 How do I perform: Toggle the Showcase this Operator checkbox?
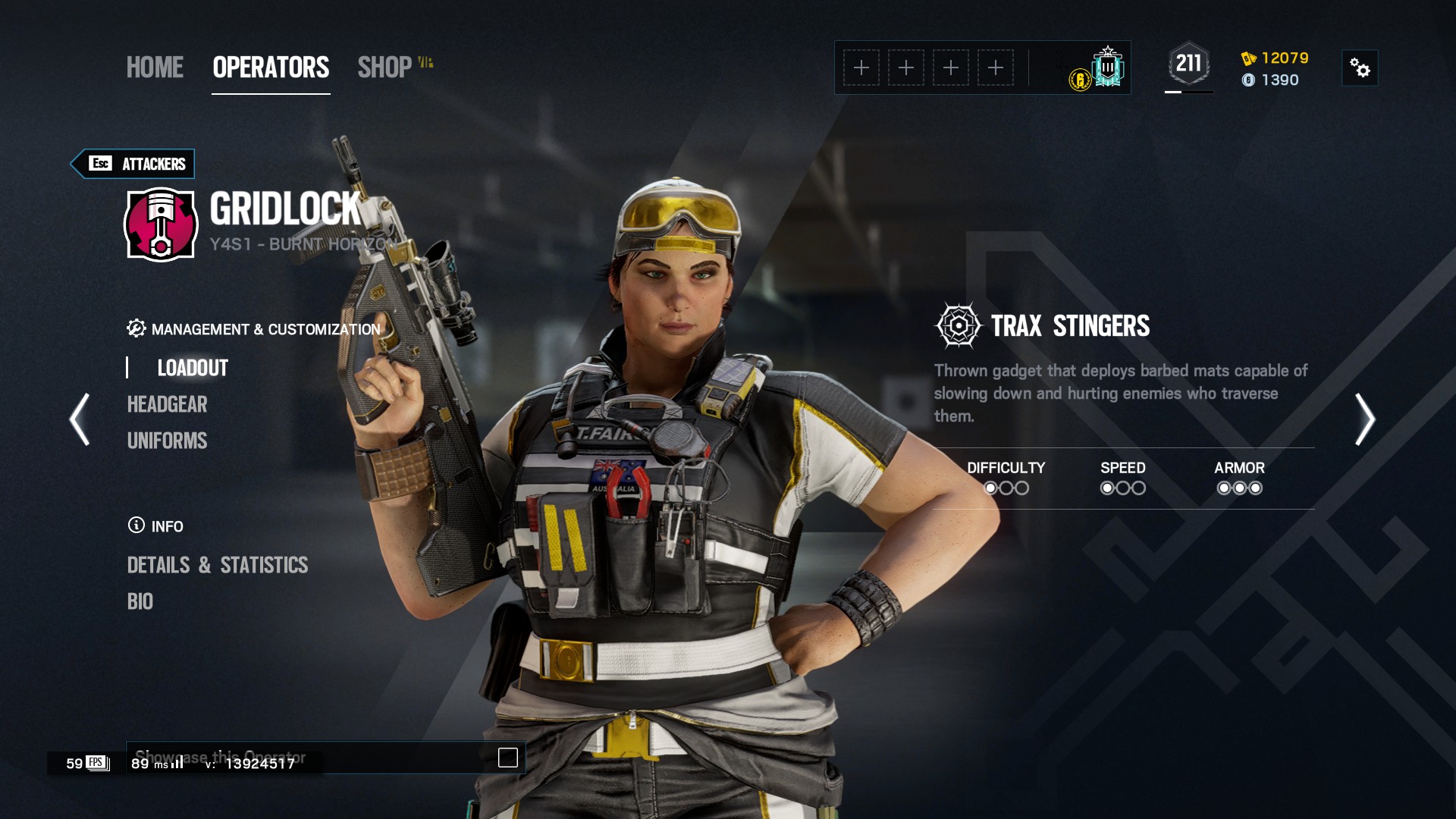point(507,758)
